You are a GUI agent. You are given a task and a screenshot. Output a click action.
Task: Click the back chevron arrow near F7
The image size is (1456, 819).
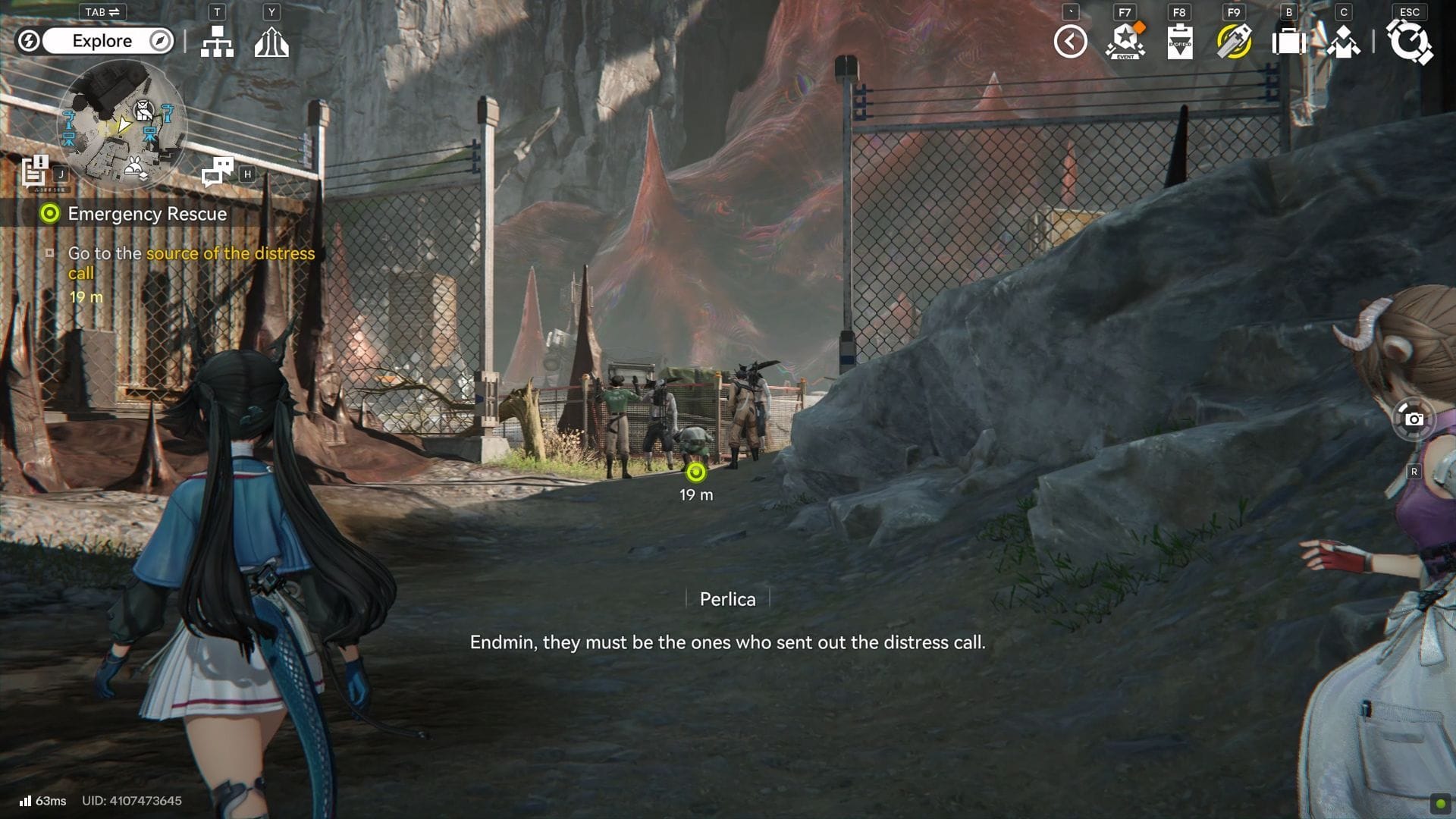[x=1070, y=42]
